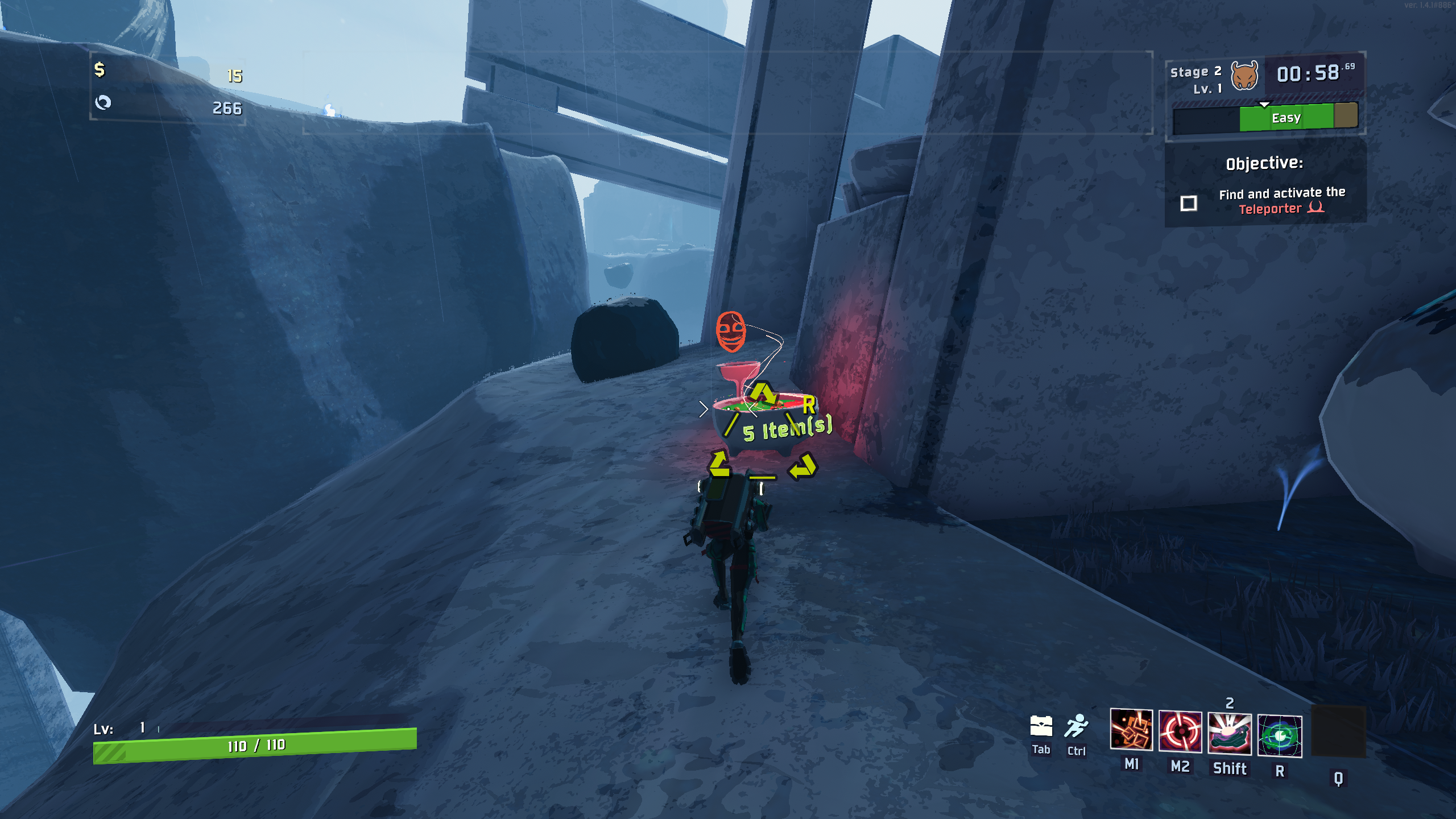Select the empty Q equipment slot

click(x=1338, y=733)
